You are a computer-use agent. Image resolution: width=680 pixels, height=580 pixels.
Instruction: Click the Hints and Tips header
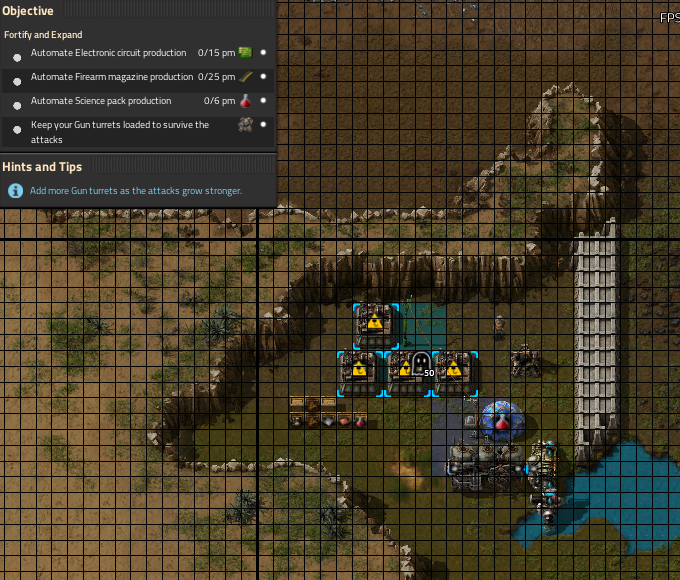click(x=42, y=167)
